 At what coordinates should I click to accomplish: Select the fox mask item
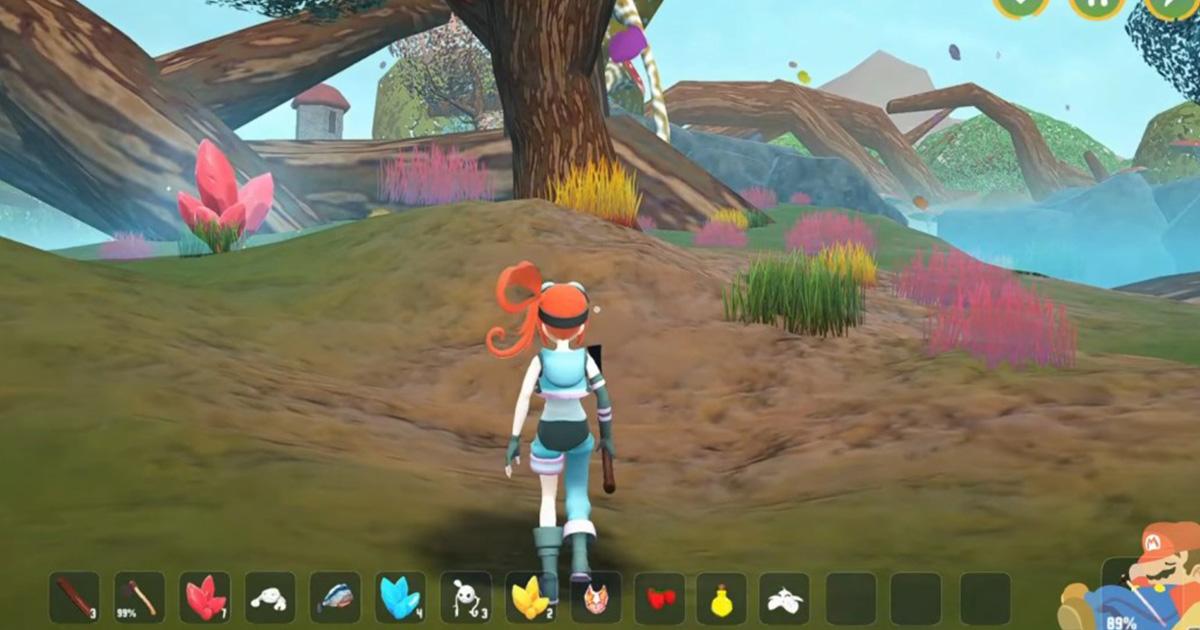596,598
